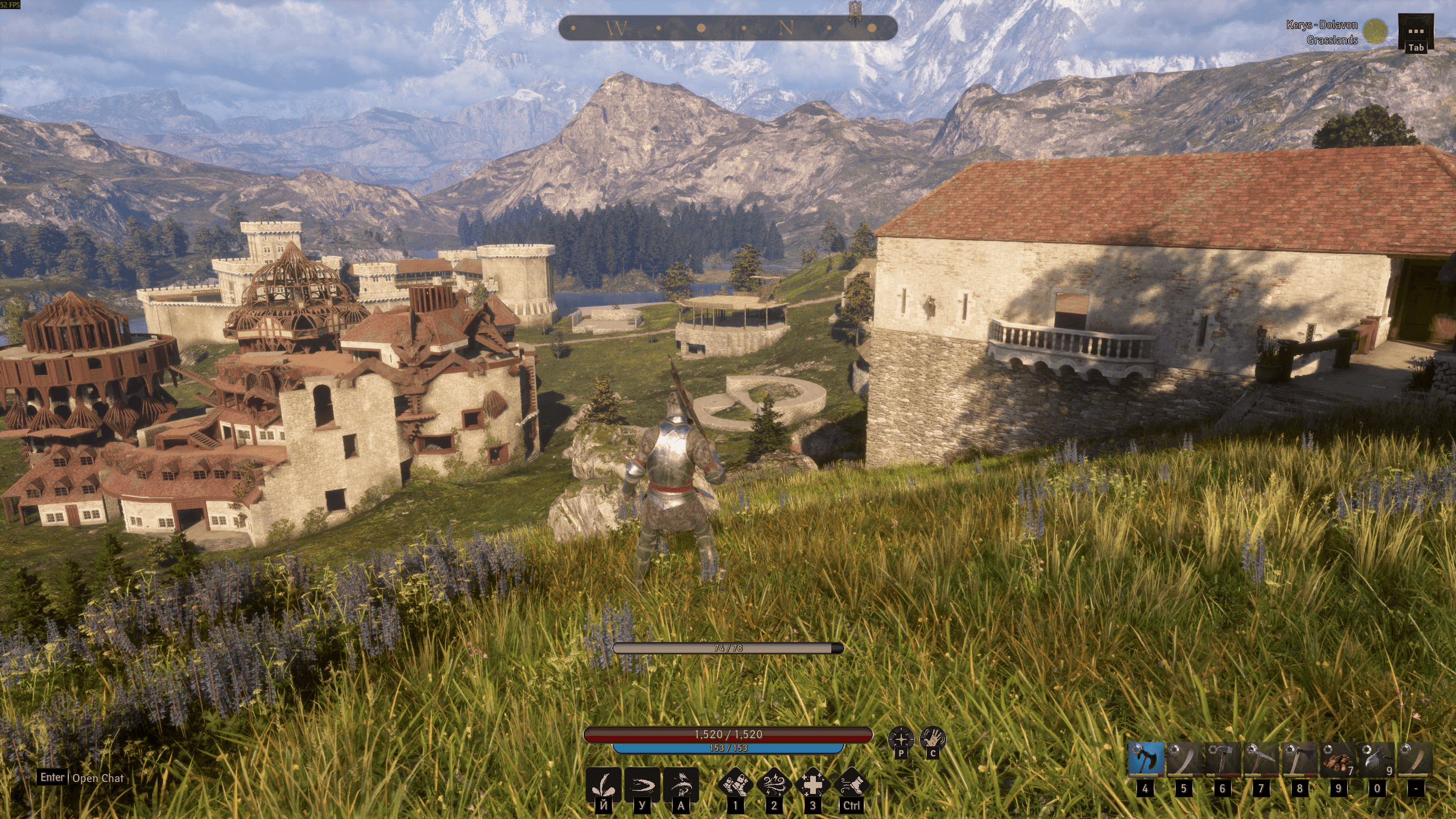This screenshot has width=1456, height=819.
Task: Activate the dashing boot ability
Action: coord(852,784)
